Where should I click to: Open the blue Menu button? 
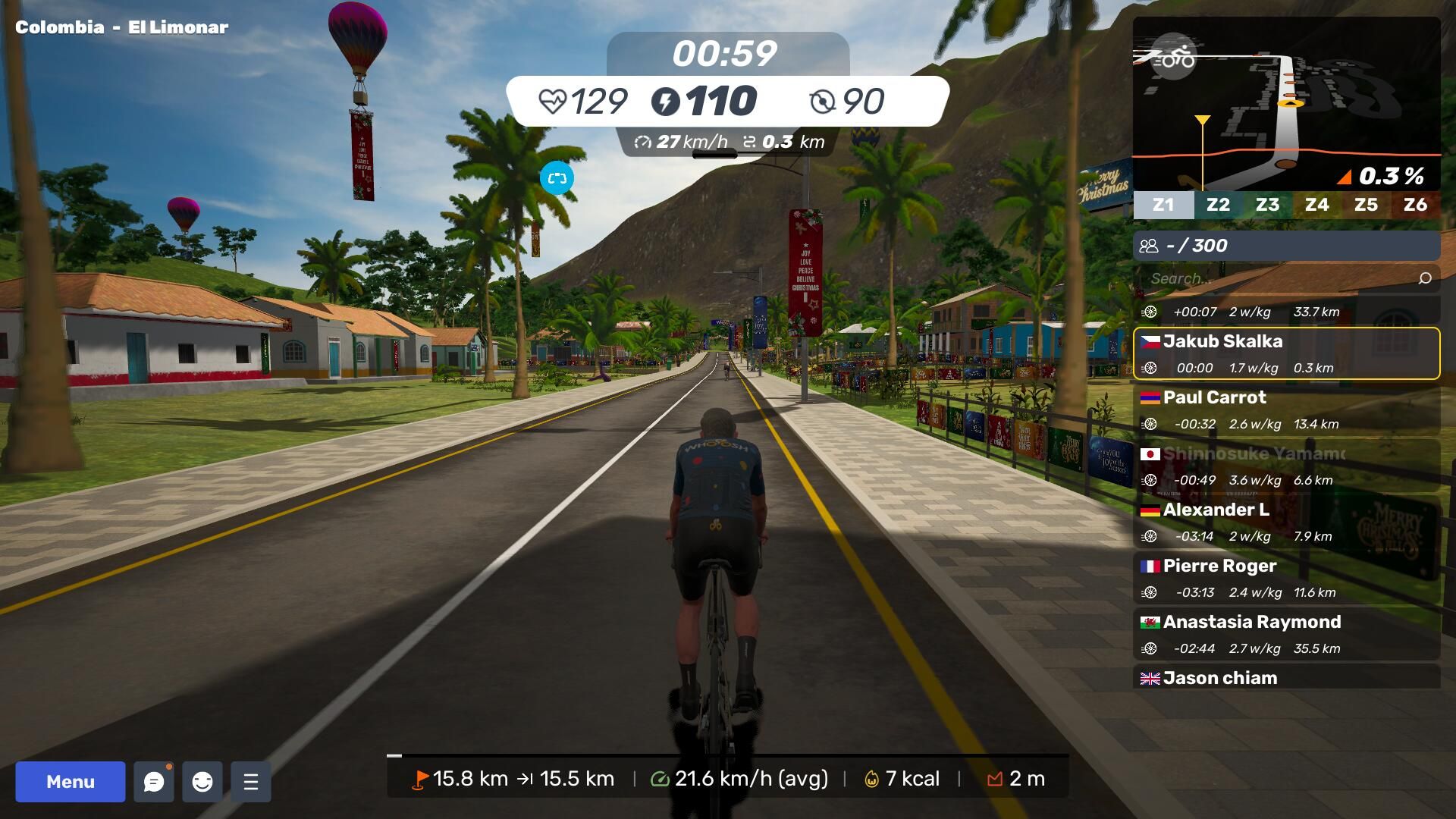71,782
